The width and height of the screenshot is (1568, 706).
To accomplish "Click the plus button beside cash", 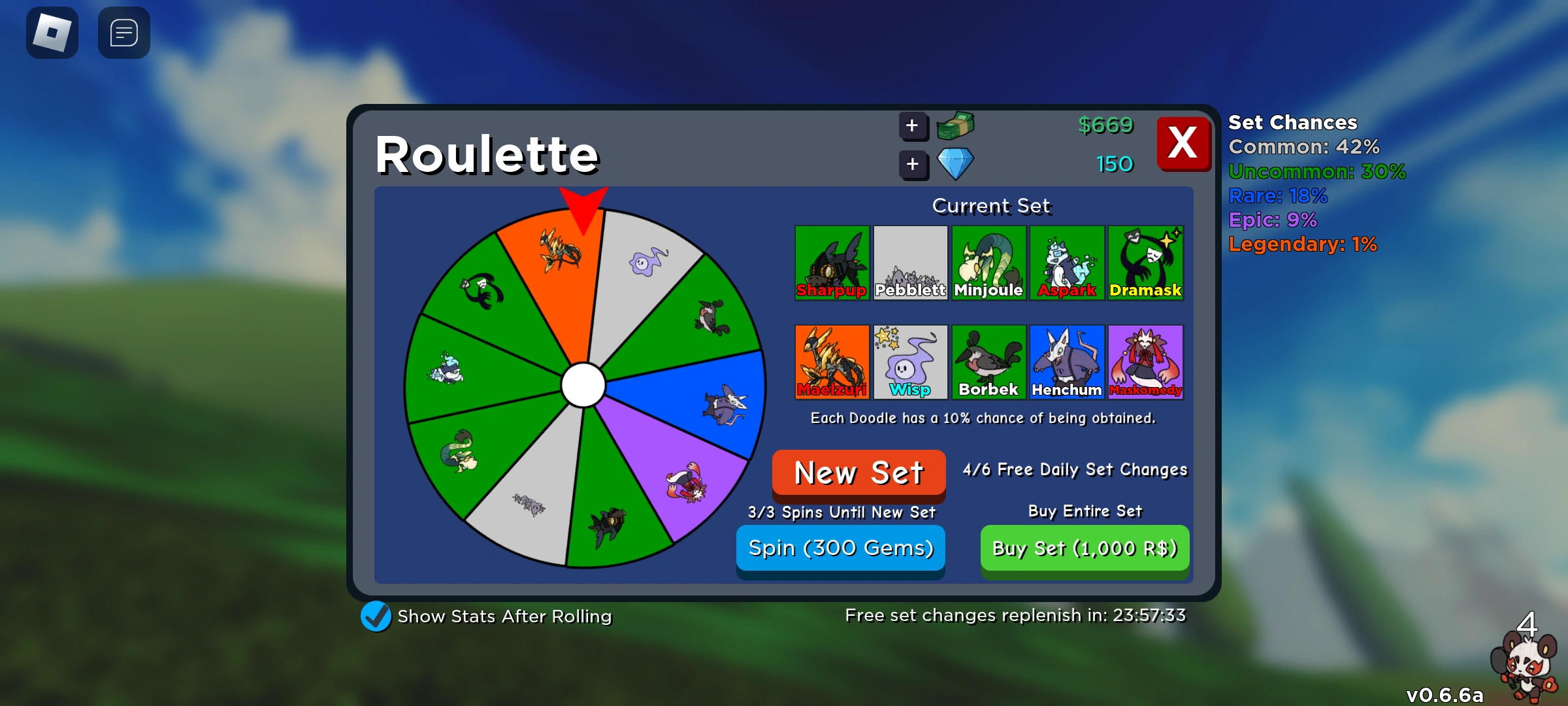I will click(x=913, y=126).
